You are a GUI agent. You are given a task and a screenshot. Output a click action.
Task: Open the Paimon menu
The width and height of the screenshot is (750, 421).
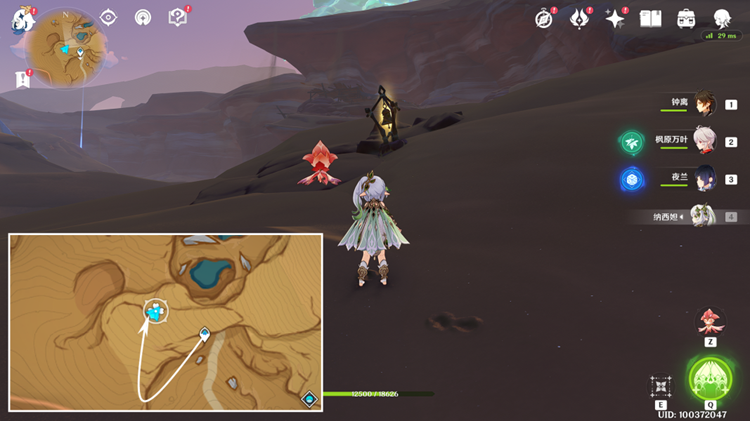tap(22, 20)
